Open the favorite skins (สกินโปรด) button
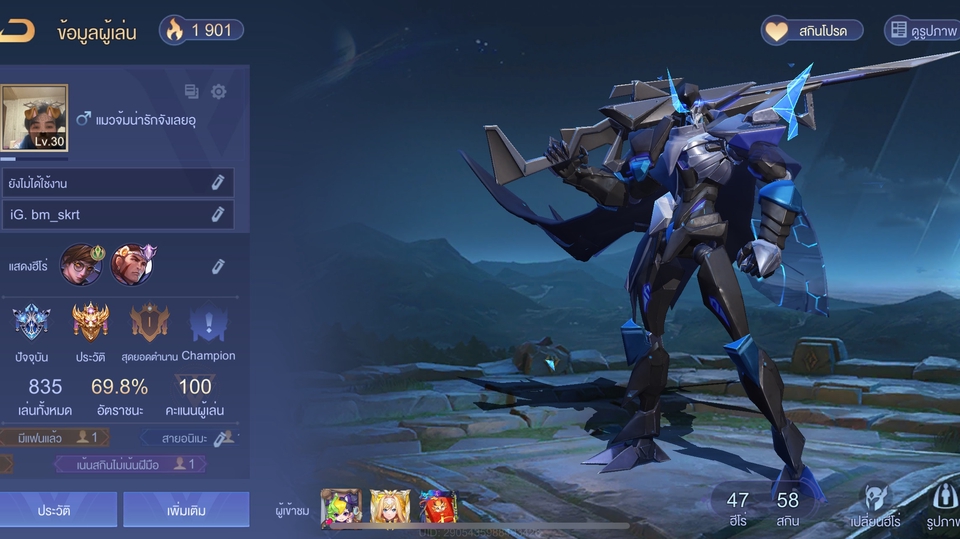The width and height of the screenshot is (960, 539). click(812, 31)
